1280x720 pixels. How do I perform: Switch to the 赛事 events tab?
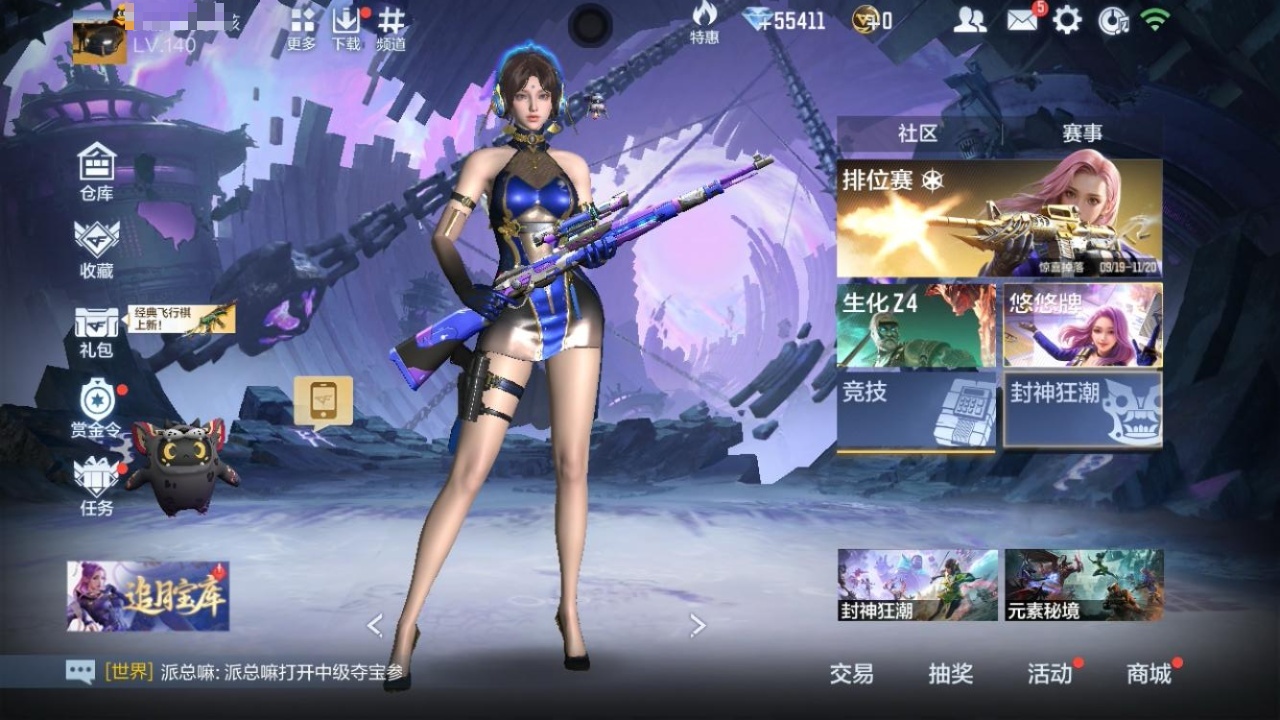click(x=1082, y=134)
